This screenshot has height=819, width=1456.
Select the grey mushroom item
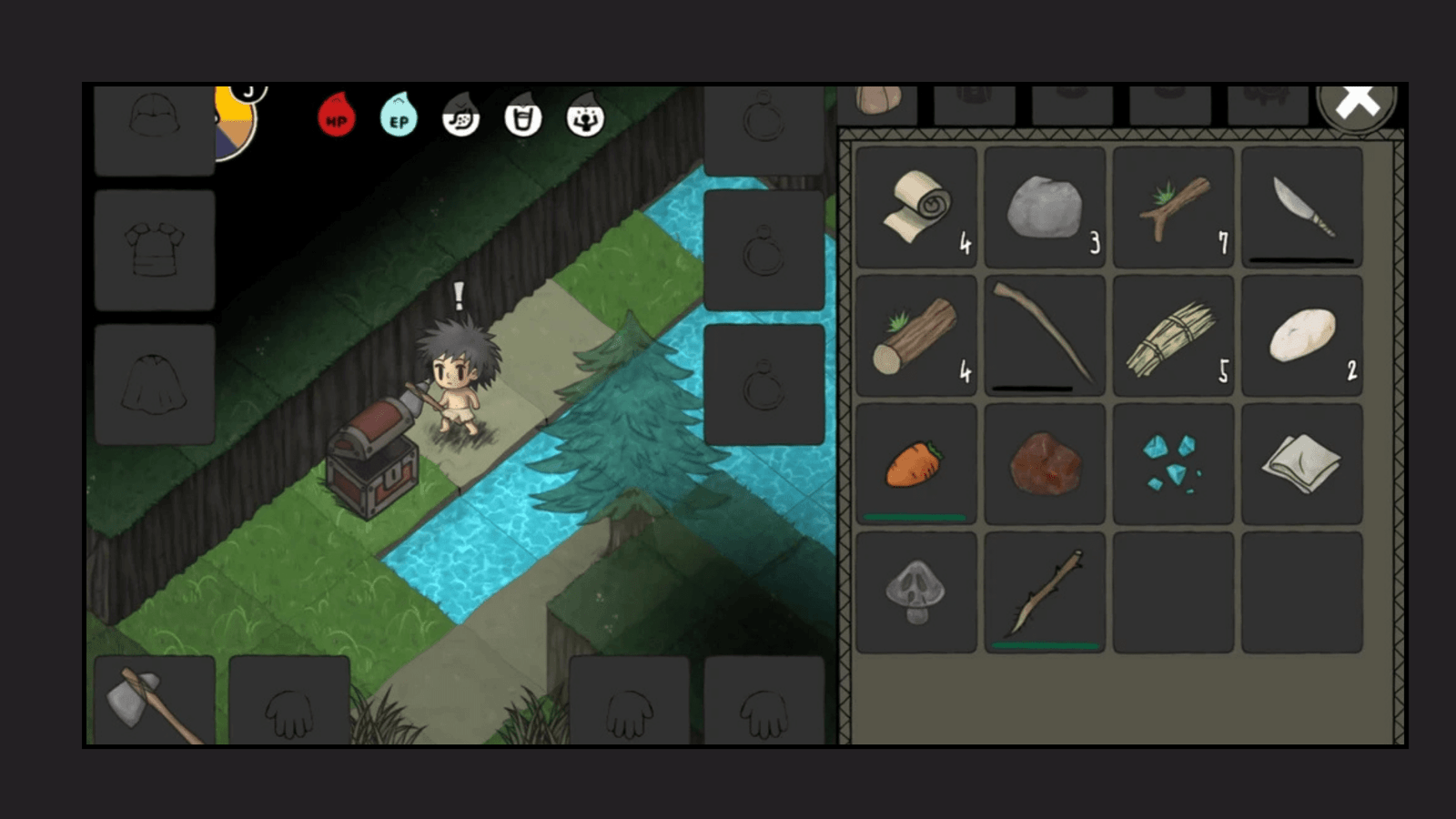click(x=916, y=592)
